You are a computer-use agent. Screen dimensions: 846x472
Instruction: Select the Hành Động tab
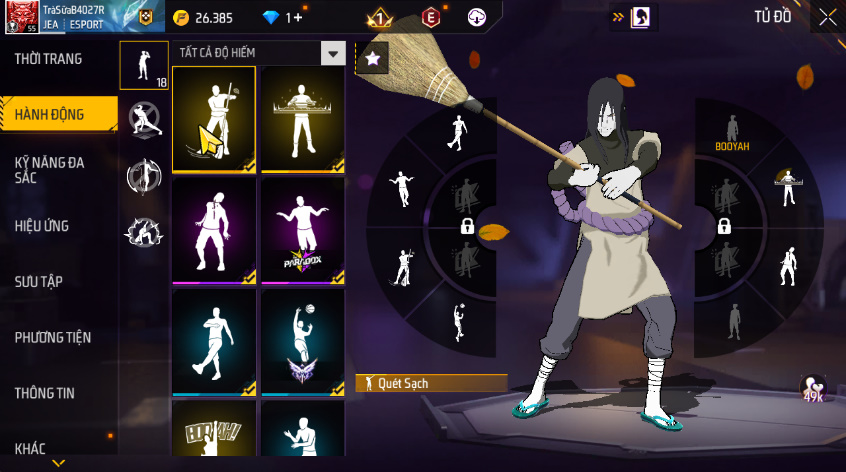pyautogui.click(x=50, y=115)
